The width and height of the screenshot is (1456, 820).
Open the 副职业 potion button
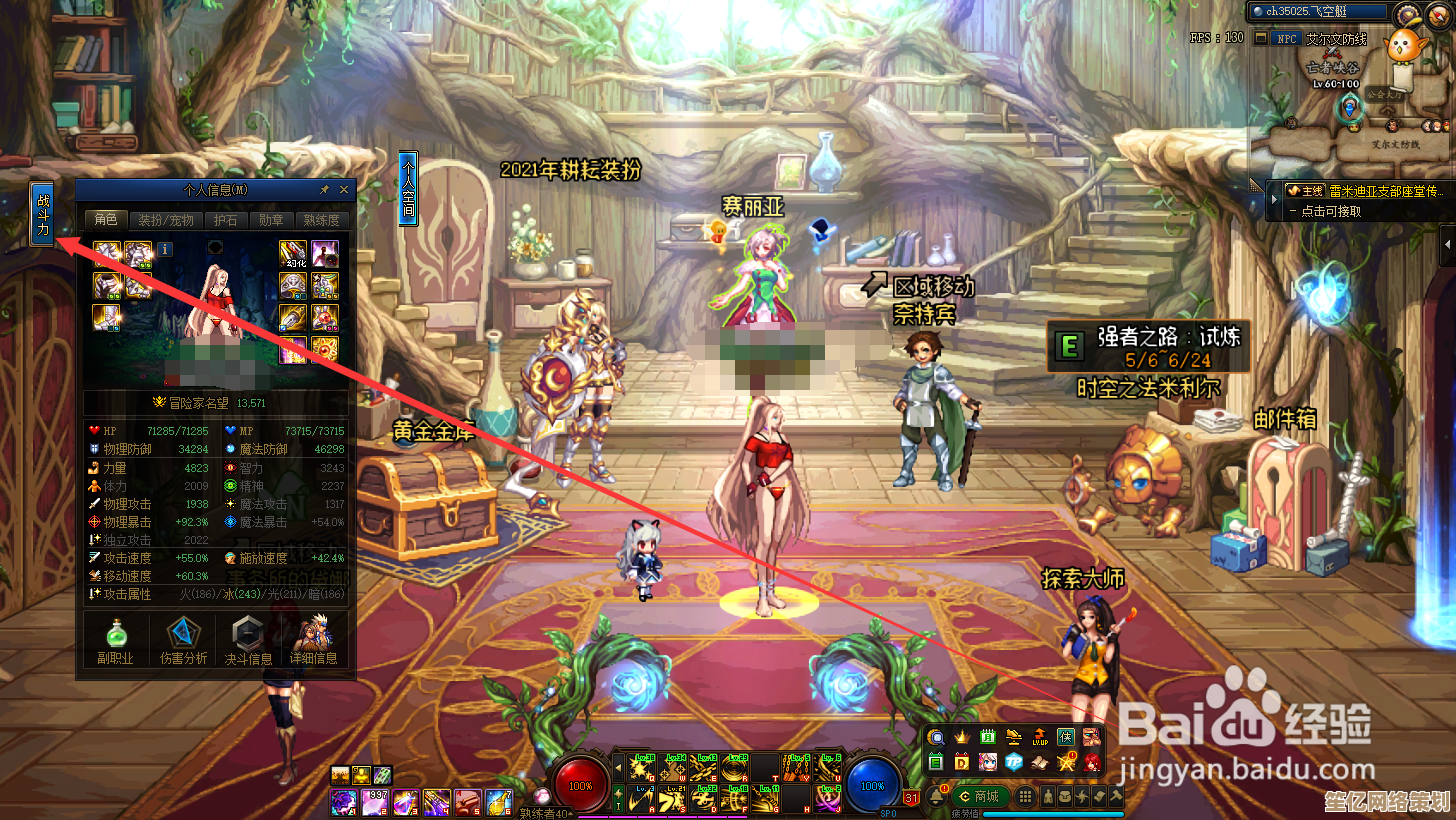click(x=115, y=640)
